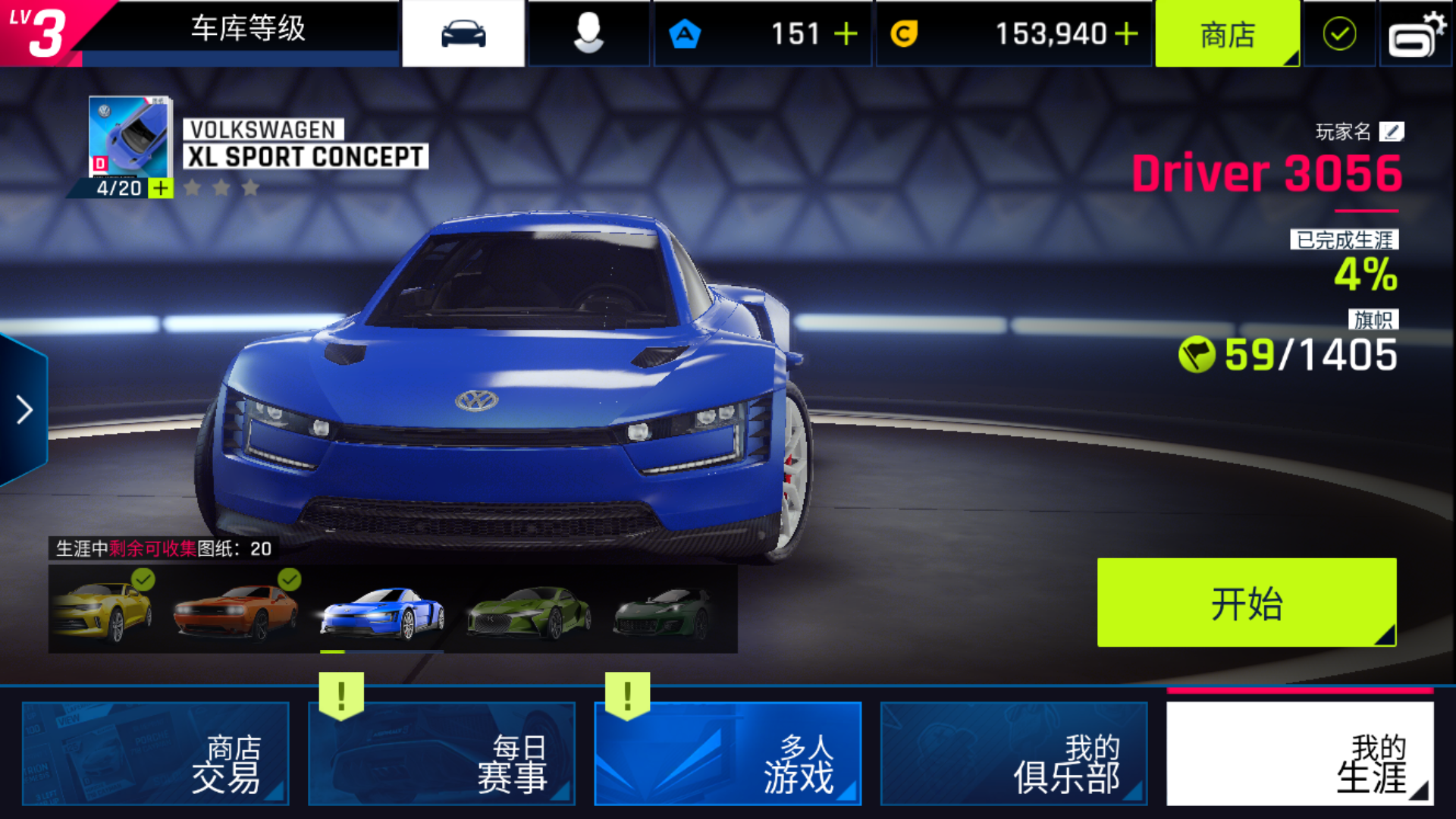The height and width of the screenshot is (819, 1456).
Task: Expand the left side arrow panel
Action: pyautogui.click(x=24, y=410)
